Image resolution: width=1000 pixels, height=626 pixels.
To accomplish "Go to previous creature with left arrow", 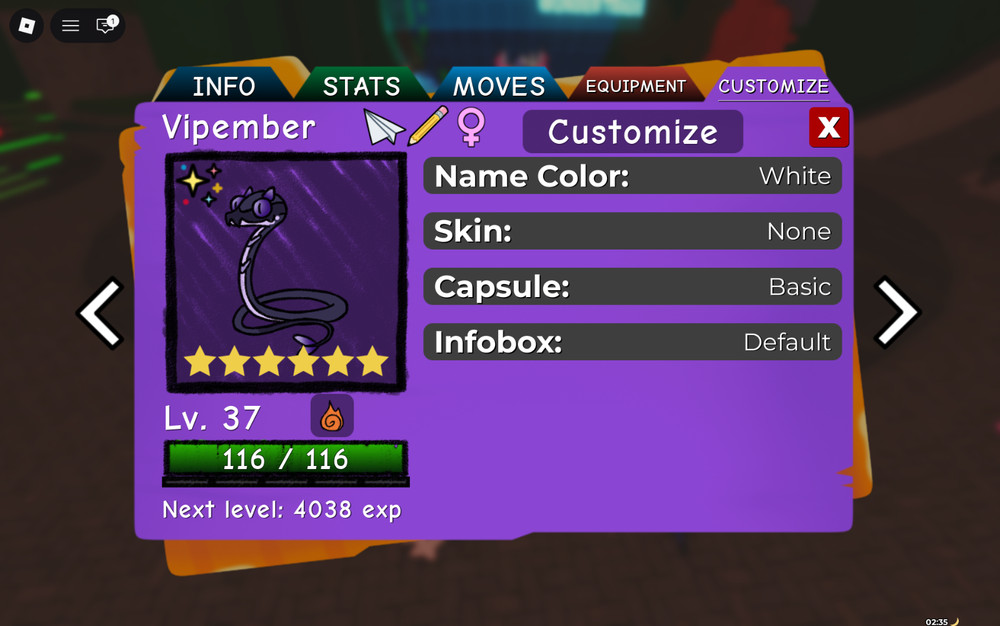I will pos(101,313).
